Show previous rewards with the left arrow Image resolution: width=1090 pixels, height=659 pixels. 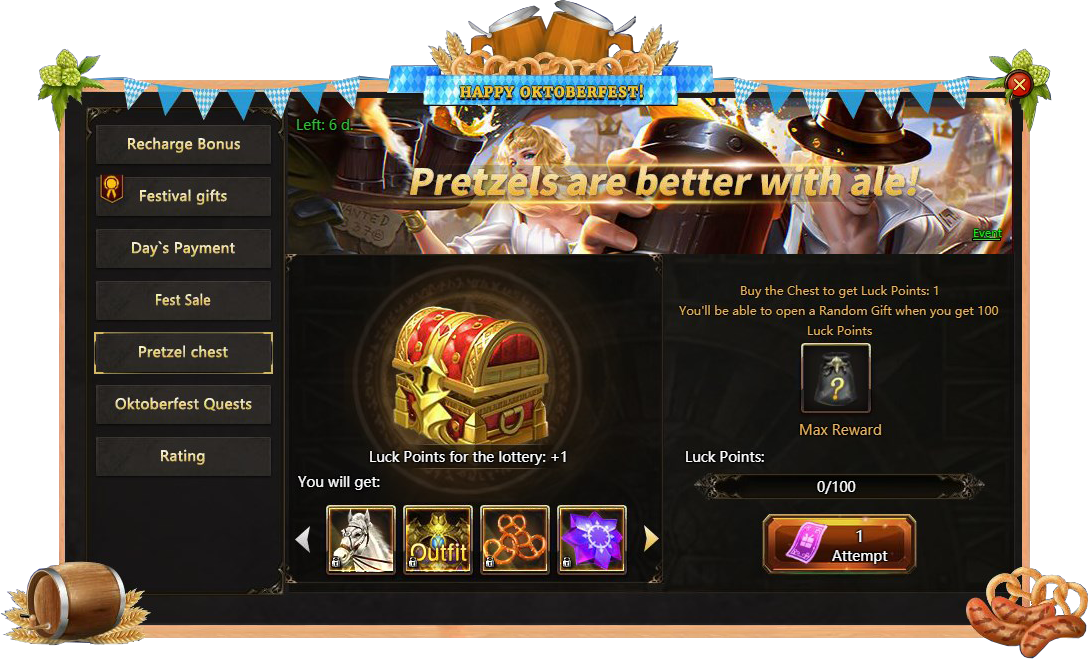tap(304, 540)
